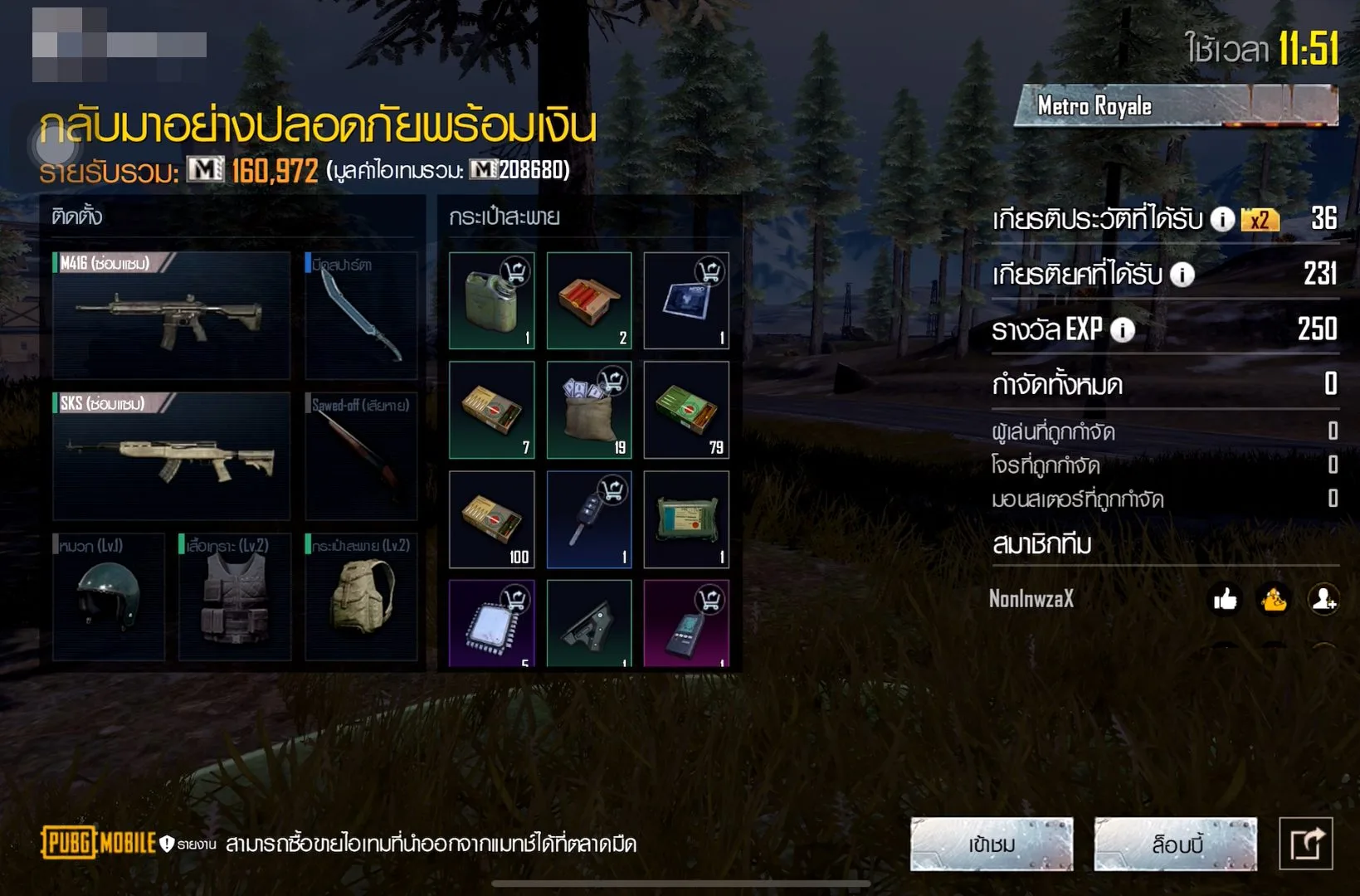Add NonInwzaX as a friend
The width and height of the screenshot is (1360, 896).
[1323, 599]
